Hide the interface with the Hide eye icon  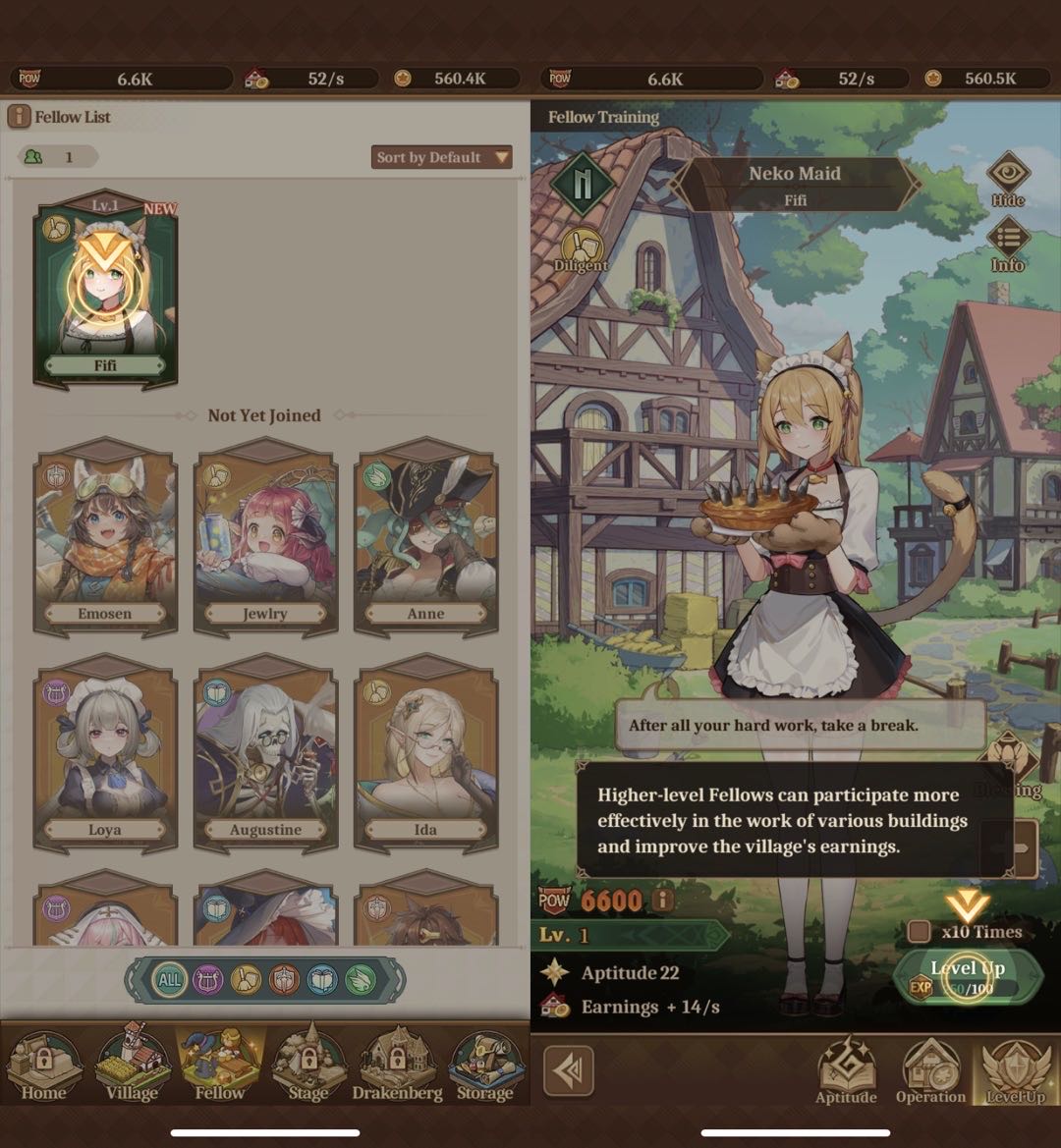tap(1008, 179)
